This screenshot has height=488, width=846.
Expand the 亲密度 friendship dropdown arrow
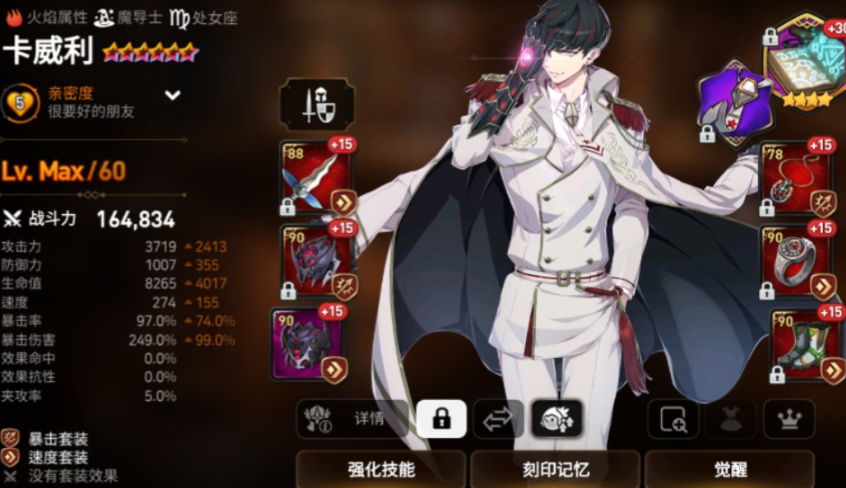pos(173,96)
